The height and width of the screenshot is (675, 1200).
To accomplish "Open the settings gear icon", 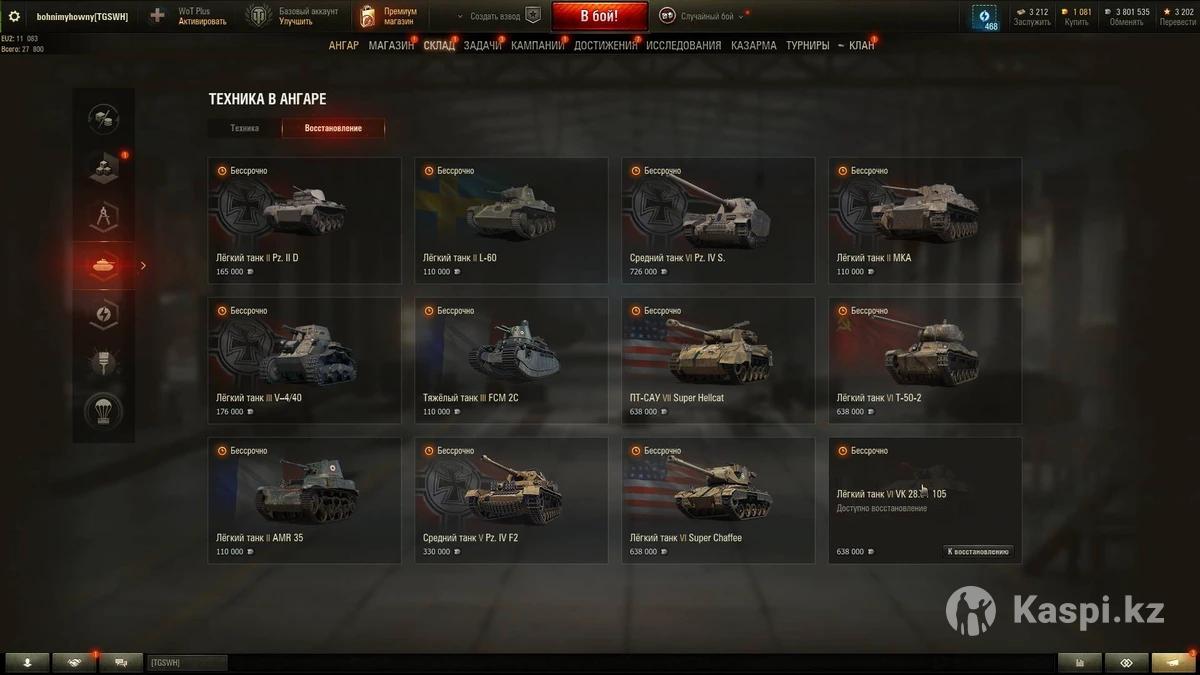I will [x=14, y=16].
